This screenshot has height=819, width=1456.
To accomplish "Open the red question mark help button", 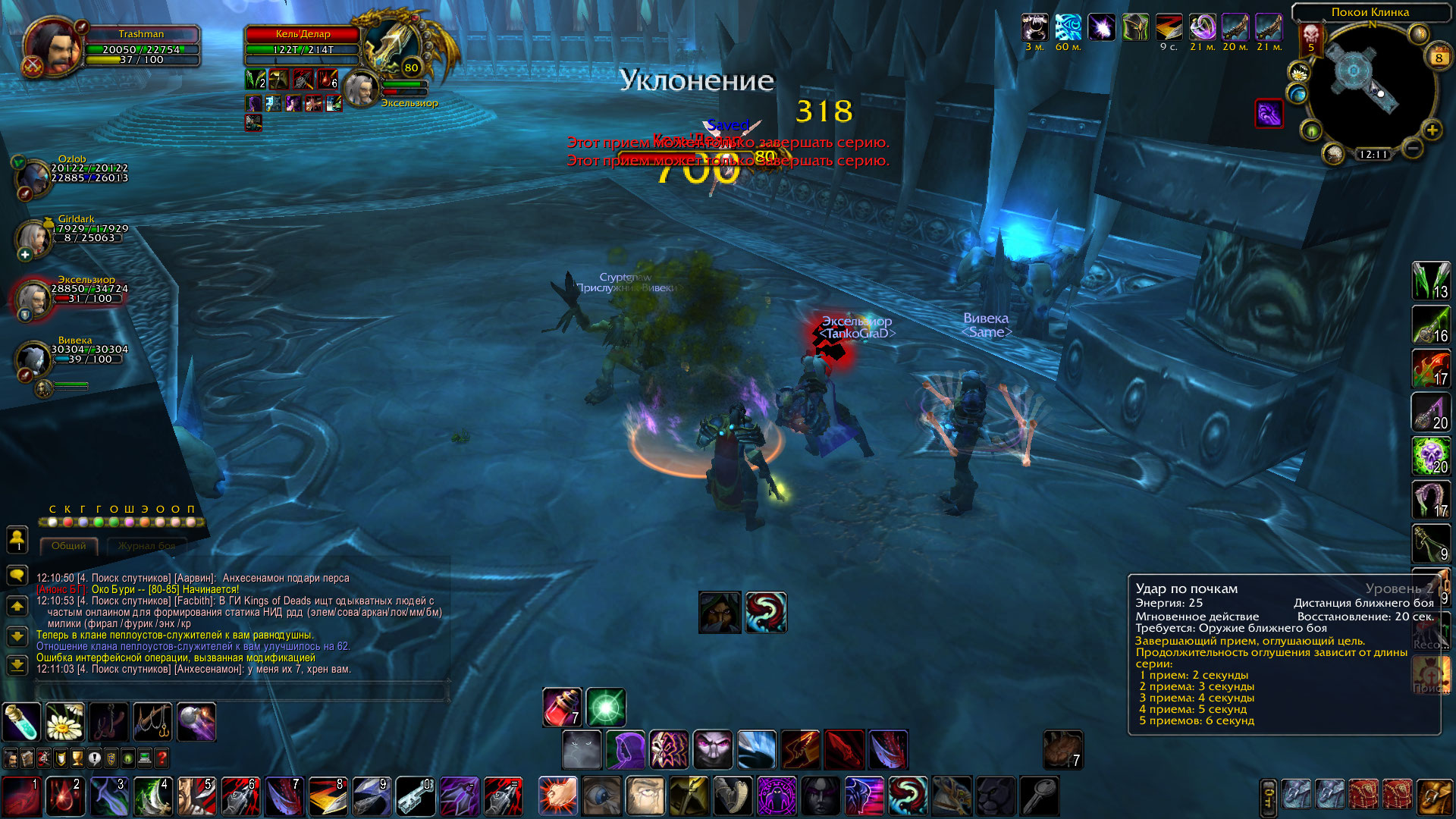I will pyautogui.click(x=162, y=758).
